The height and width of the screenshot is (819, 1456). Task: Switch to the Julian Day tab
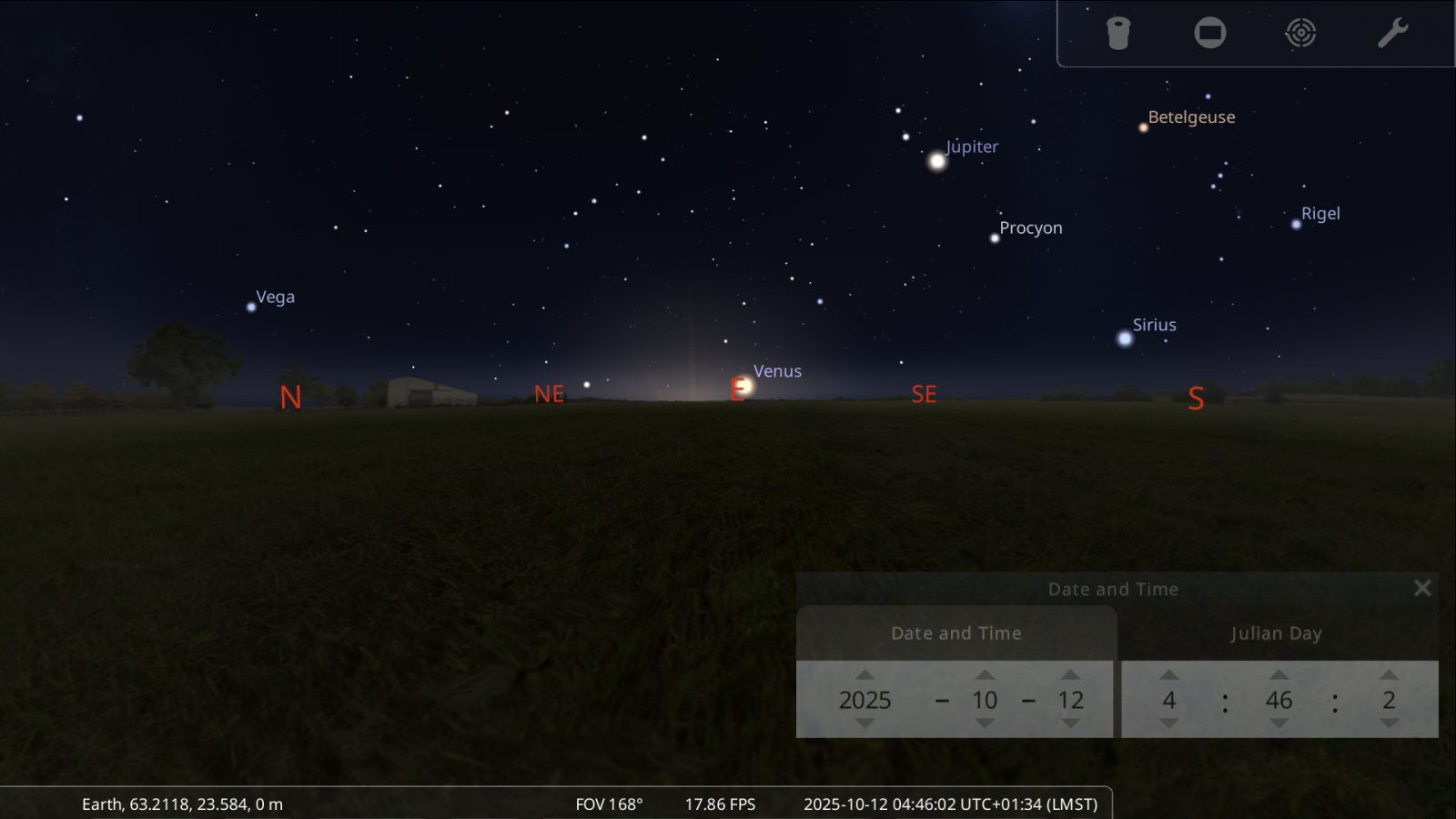(1276, 632)
